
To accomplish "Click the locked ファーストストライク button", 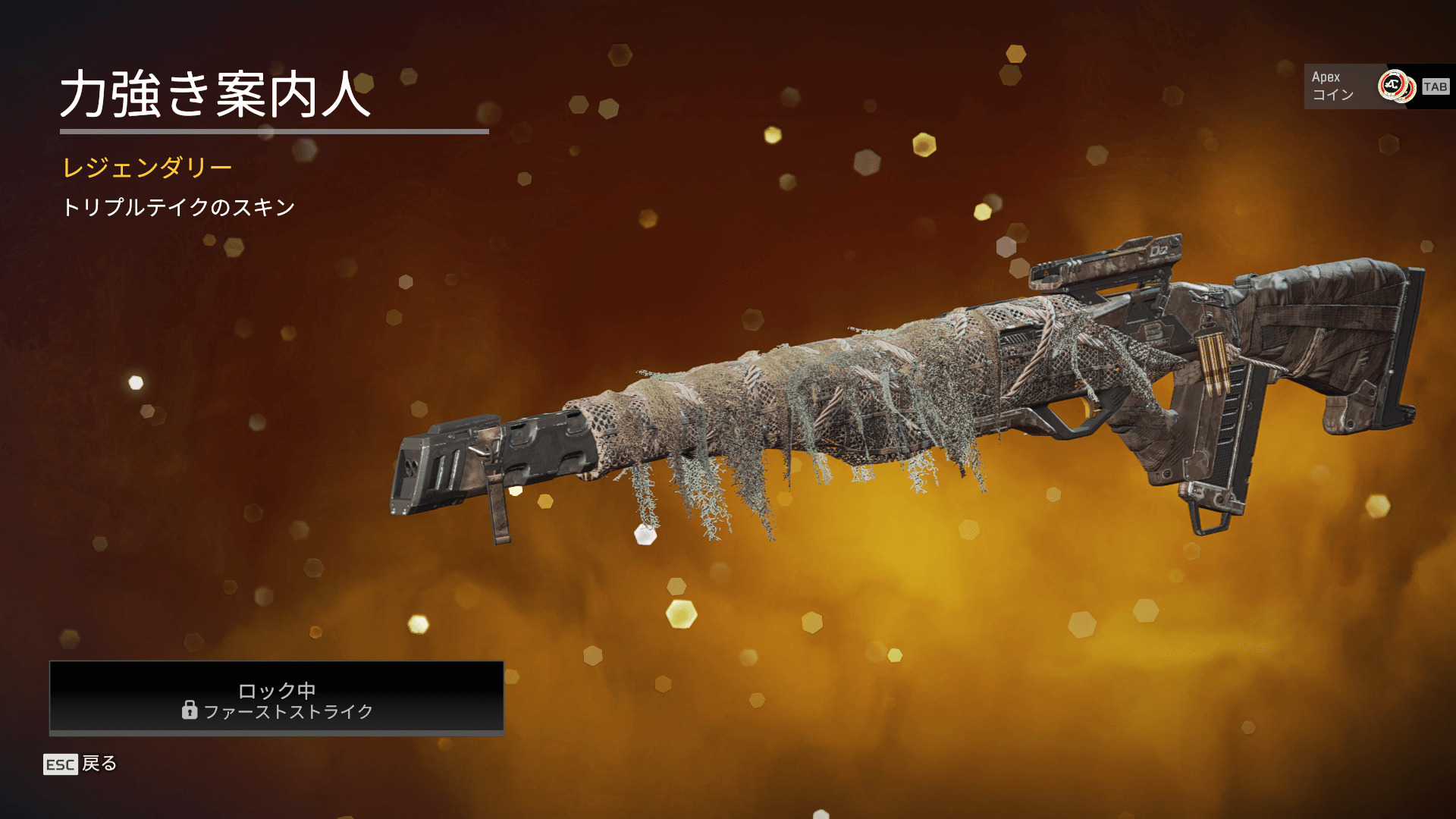I will (277, 698).
